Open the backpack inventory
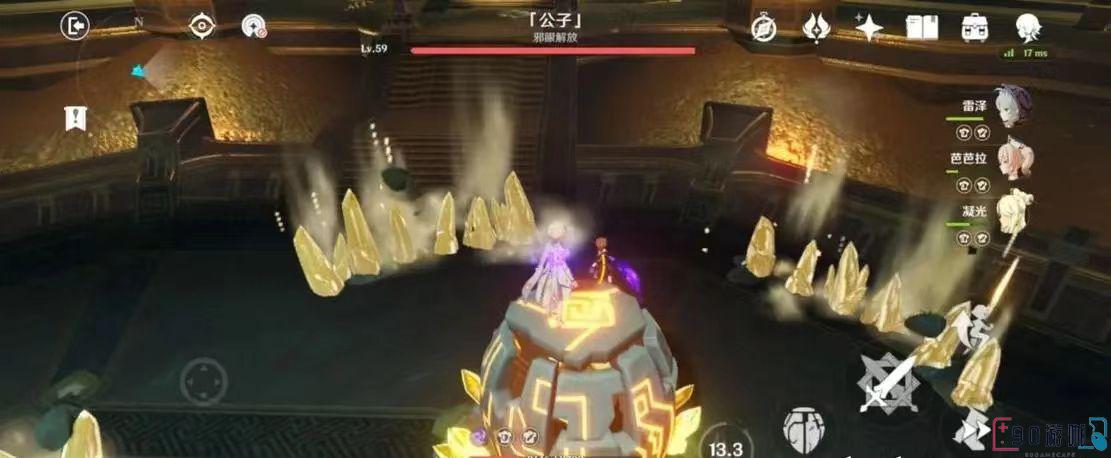1111x458 pixels. [974, 27]
